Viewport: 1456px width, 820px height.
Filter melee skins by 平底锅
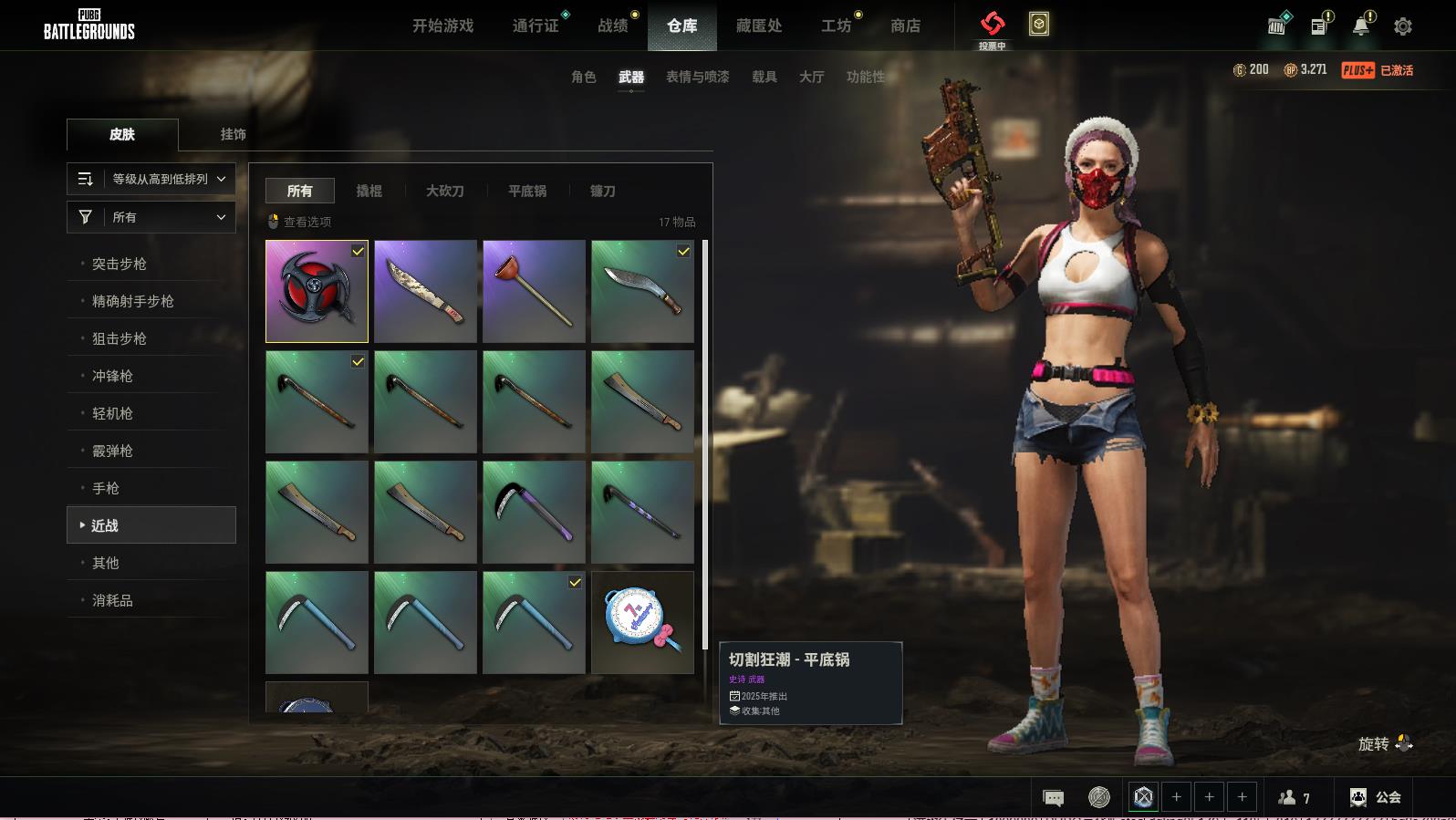[527, 191]
